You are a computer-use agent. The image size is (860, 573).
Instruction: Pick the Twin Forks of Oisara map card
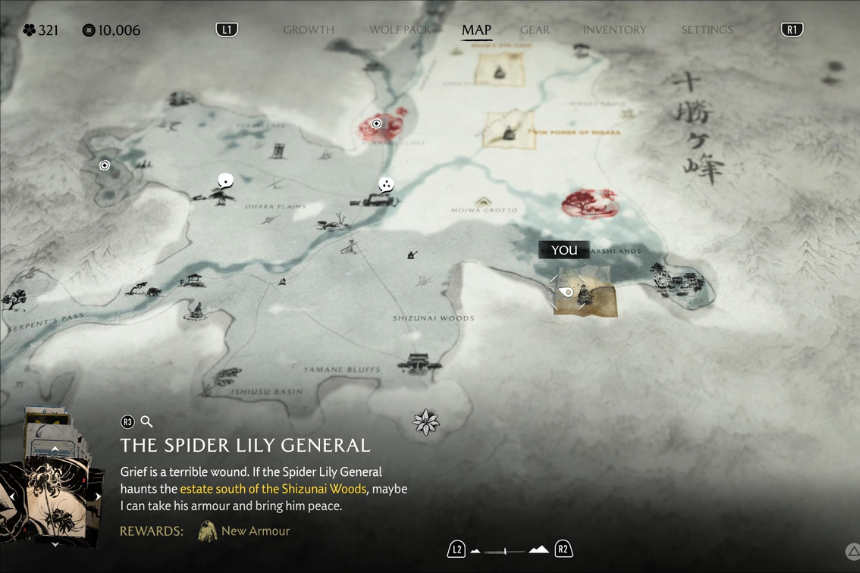coord(508,129)
